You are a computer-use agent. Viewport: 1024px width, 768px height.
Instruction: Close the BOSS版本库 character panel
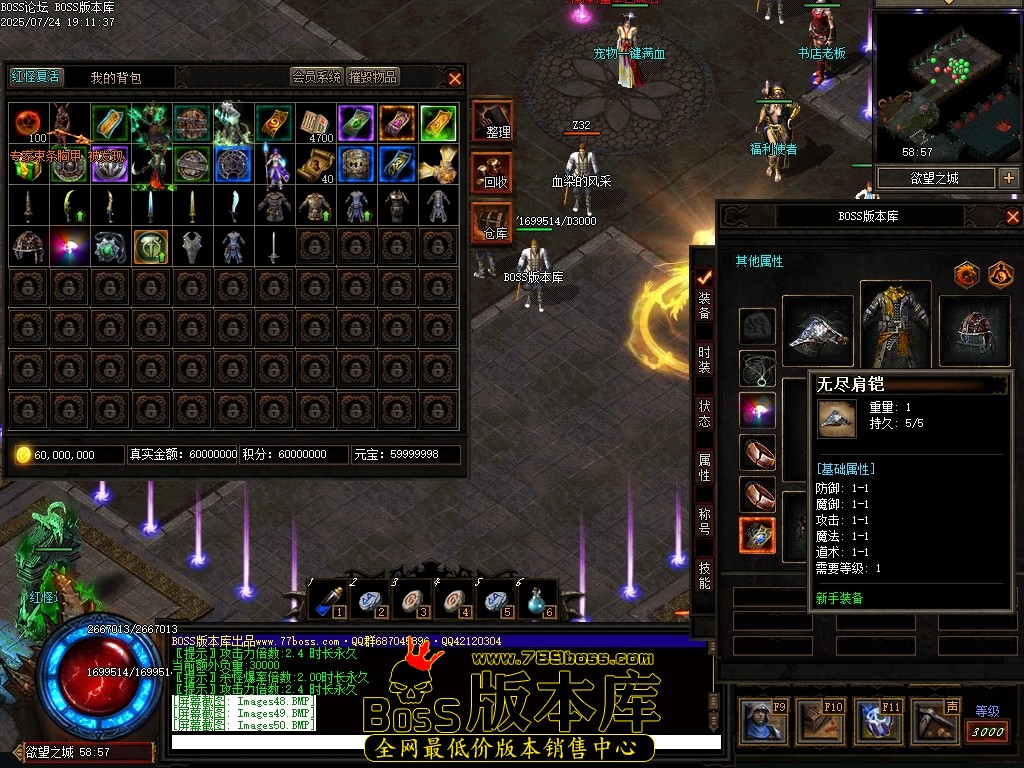tap(1012, 216)
